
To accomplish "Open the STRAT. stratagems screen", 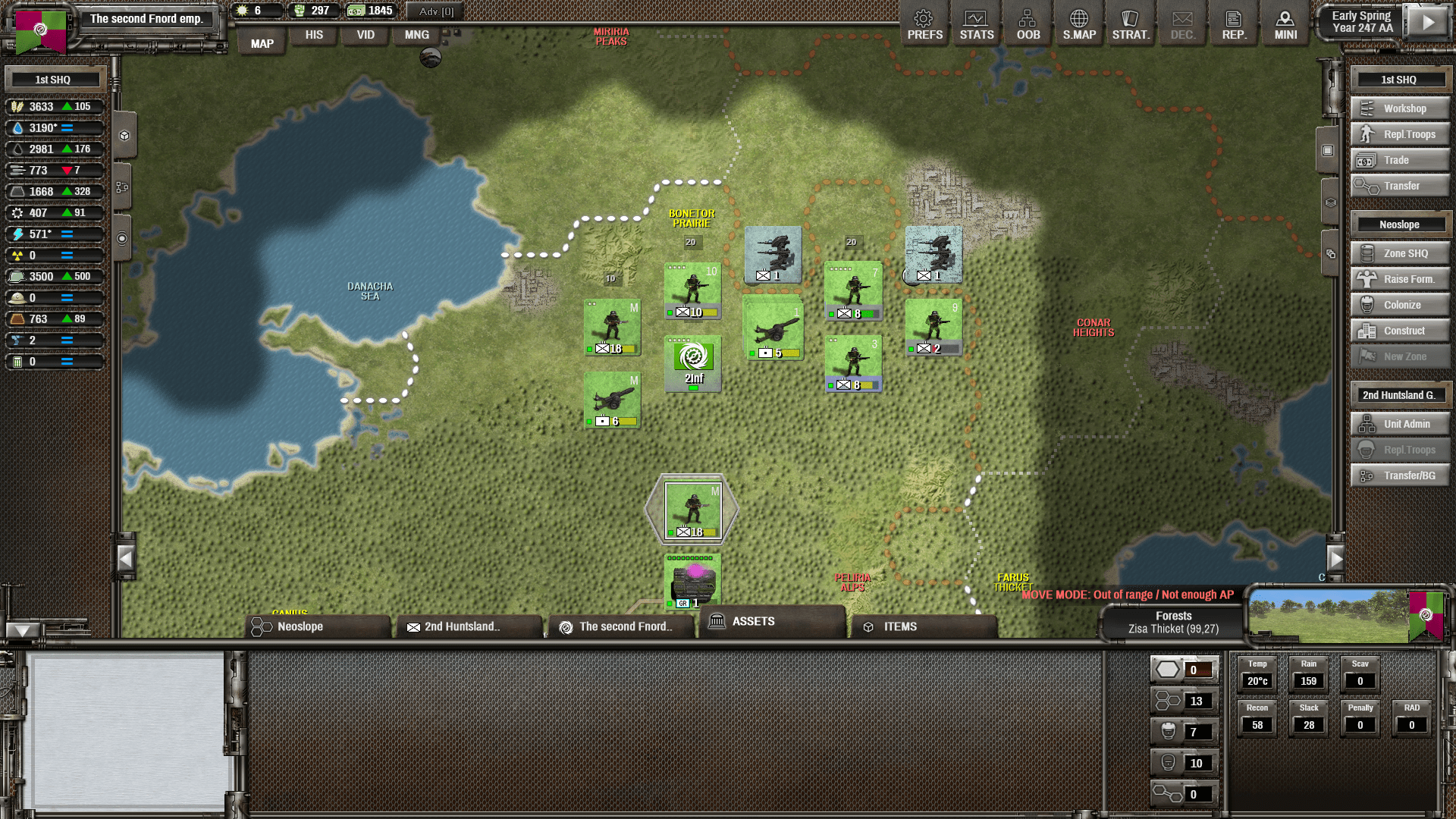I will 1131,25.
